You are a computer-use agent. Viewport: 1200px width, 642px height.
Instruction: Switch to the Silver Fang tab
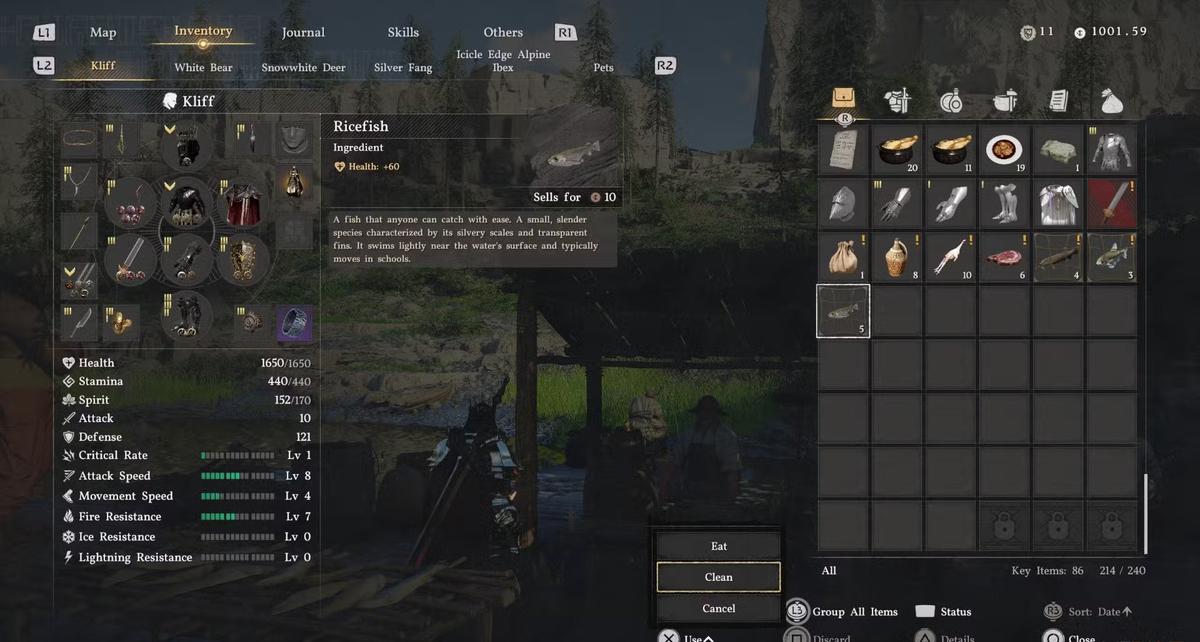pos(403,68)
